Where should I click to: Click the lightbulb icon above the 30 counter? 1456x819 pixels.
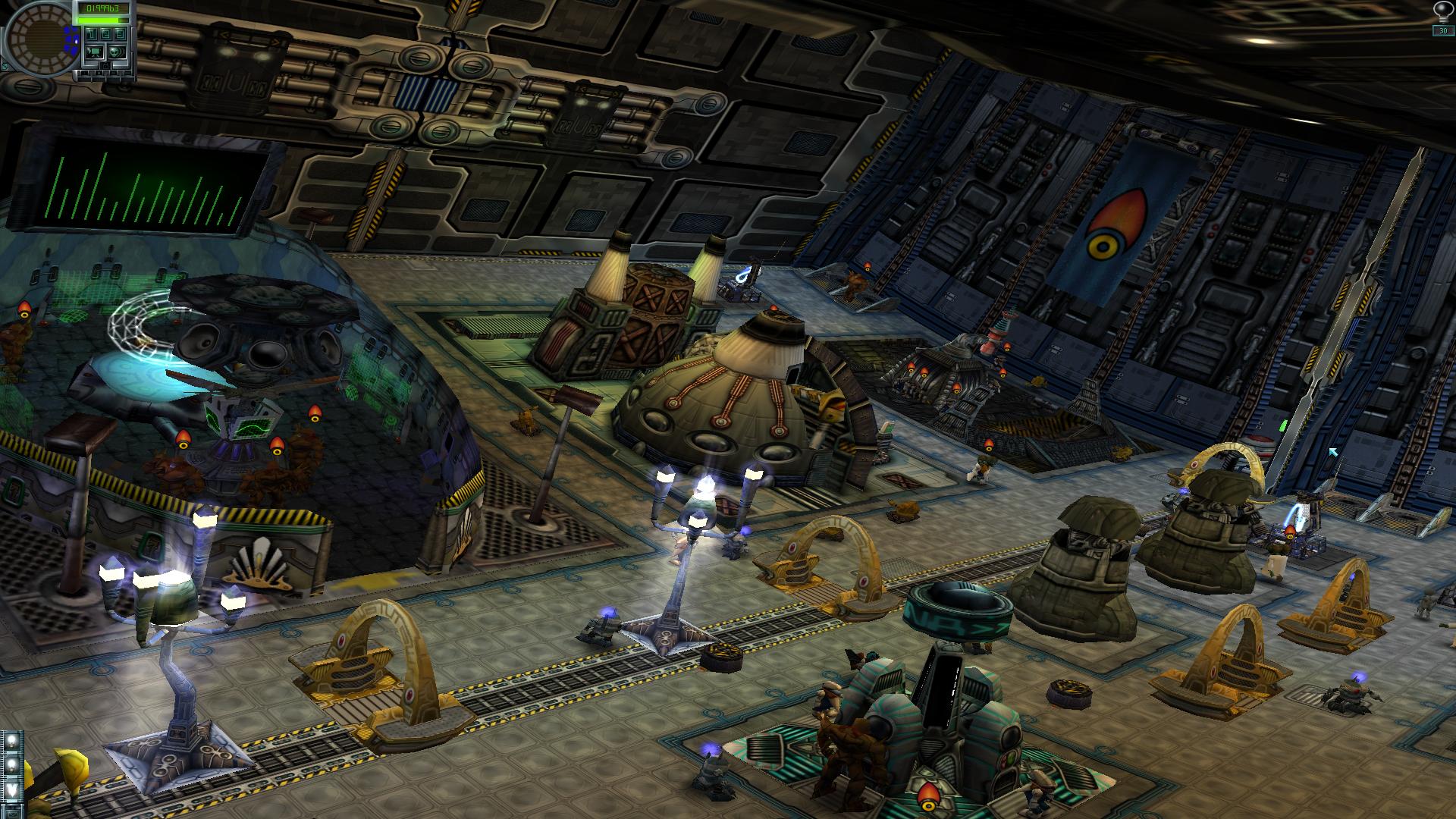click(1442, 11)
